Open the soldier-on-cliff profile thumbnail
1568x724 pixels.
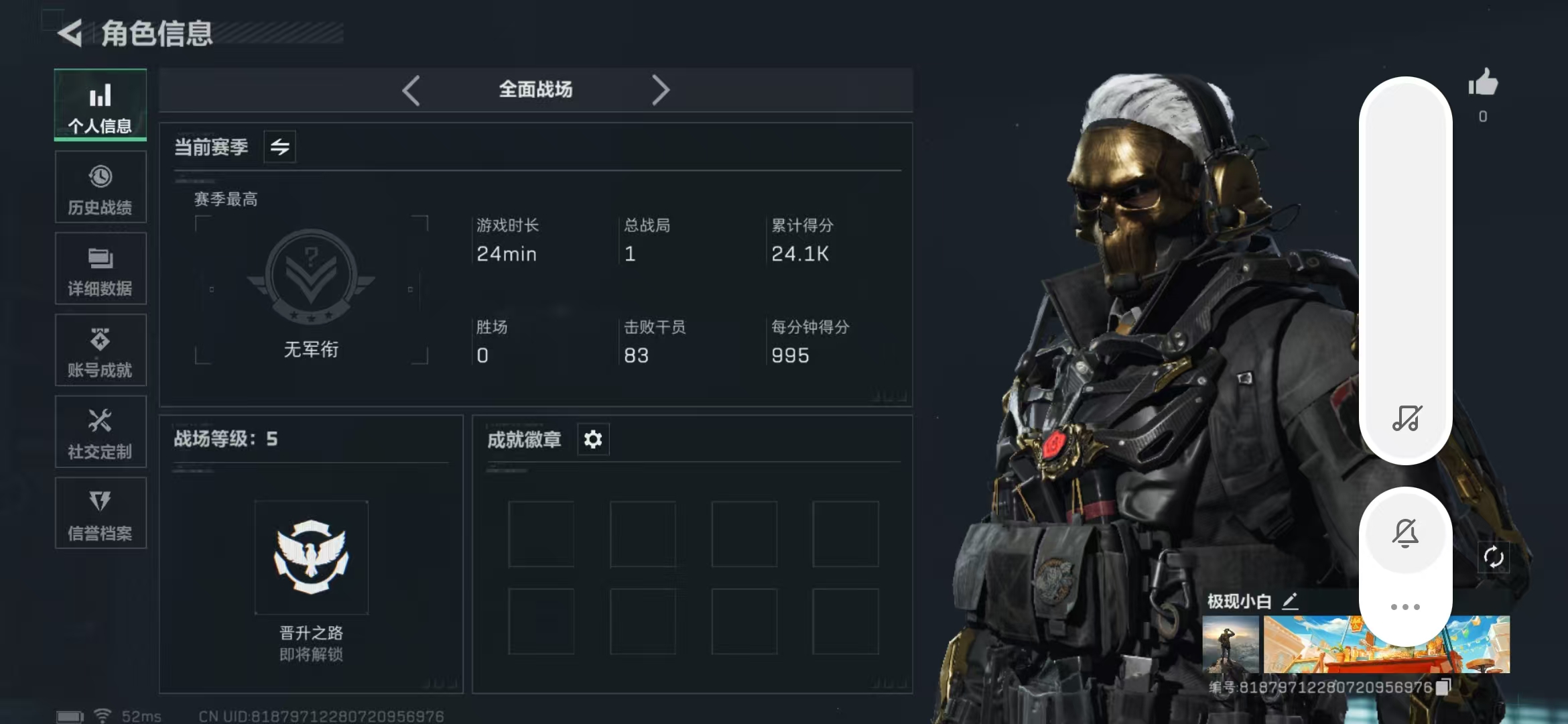[1230, 644]
